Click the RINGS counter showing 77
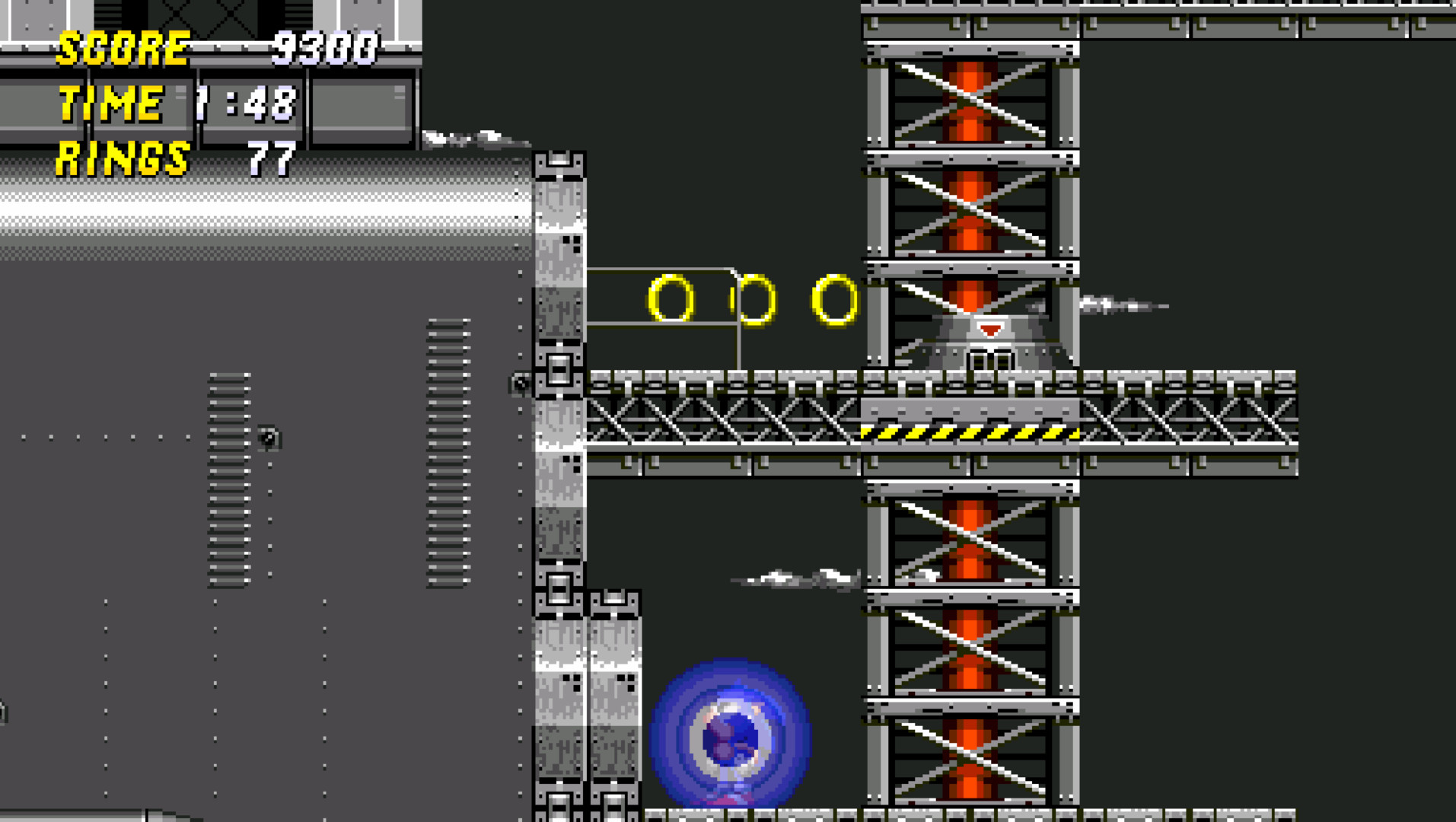 270,158
